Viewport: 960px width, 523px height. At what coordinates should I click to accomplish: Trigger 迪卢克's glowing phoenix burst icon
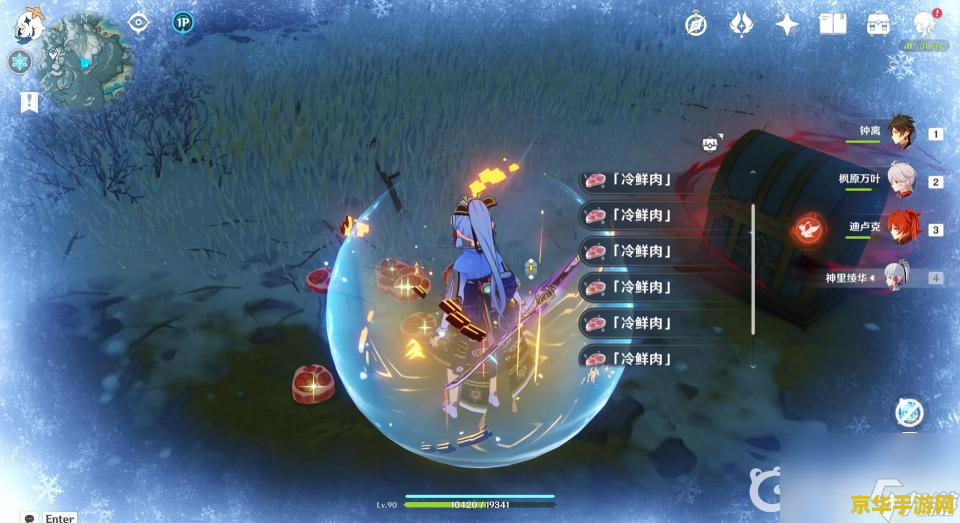(808, 230)
